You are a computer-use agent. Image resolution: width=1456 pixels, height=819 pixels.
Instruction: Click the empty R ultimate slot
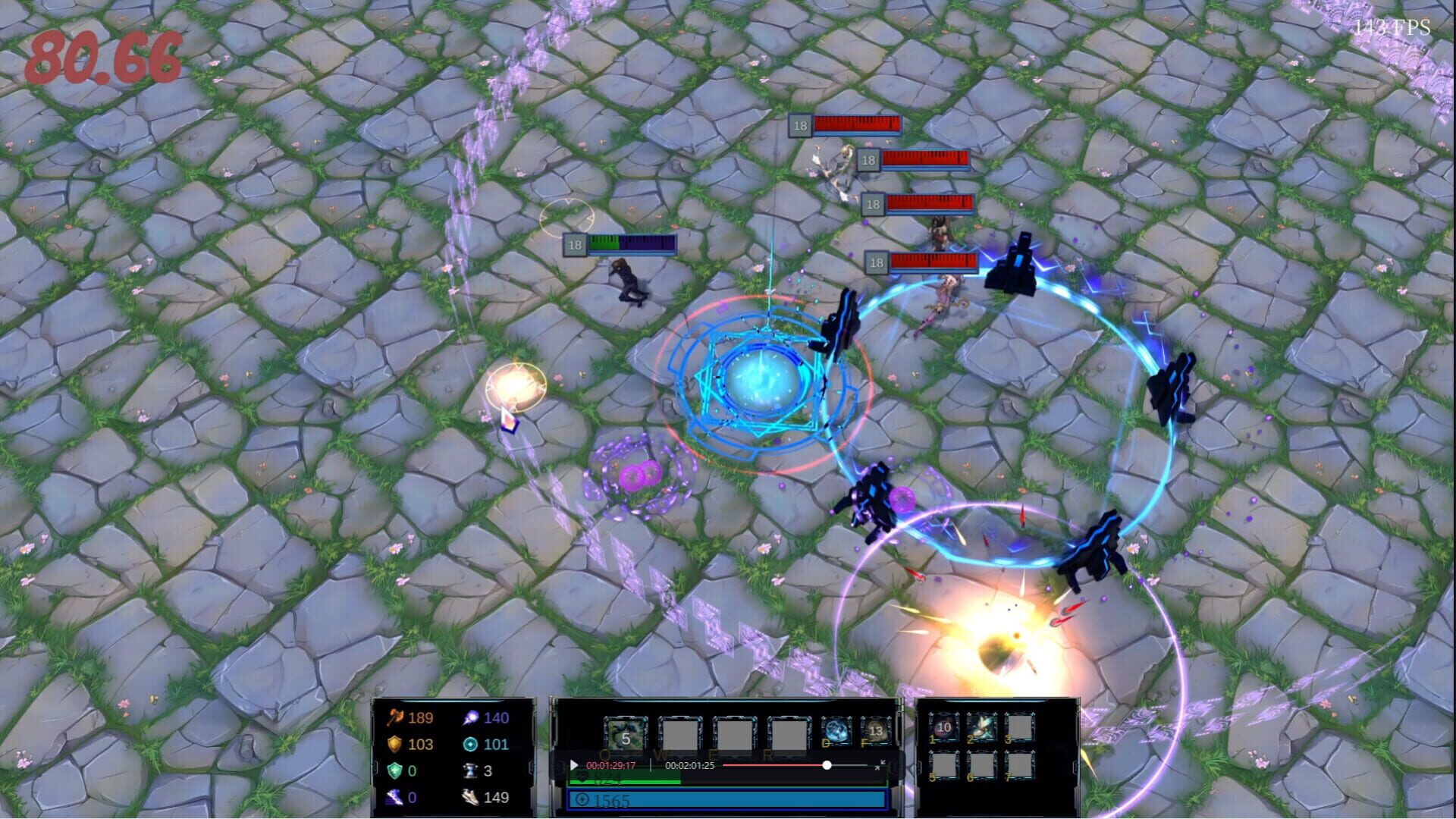(788, 733)
